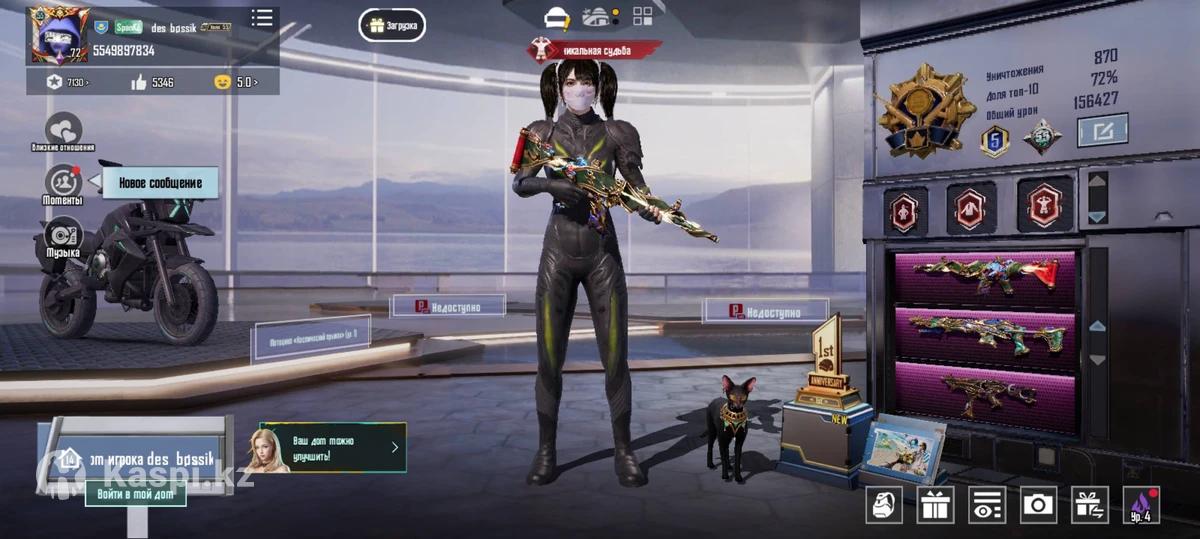Click the Новое сообщение bubble
Viewport: 1200px width, 539px height.
(160, 183)
